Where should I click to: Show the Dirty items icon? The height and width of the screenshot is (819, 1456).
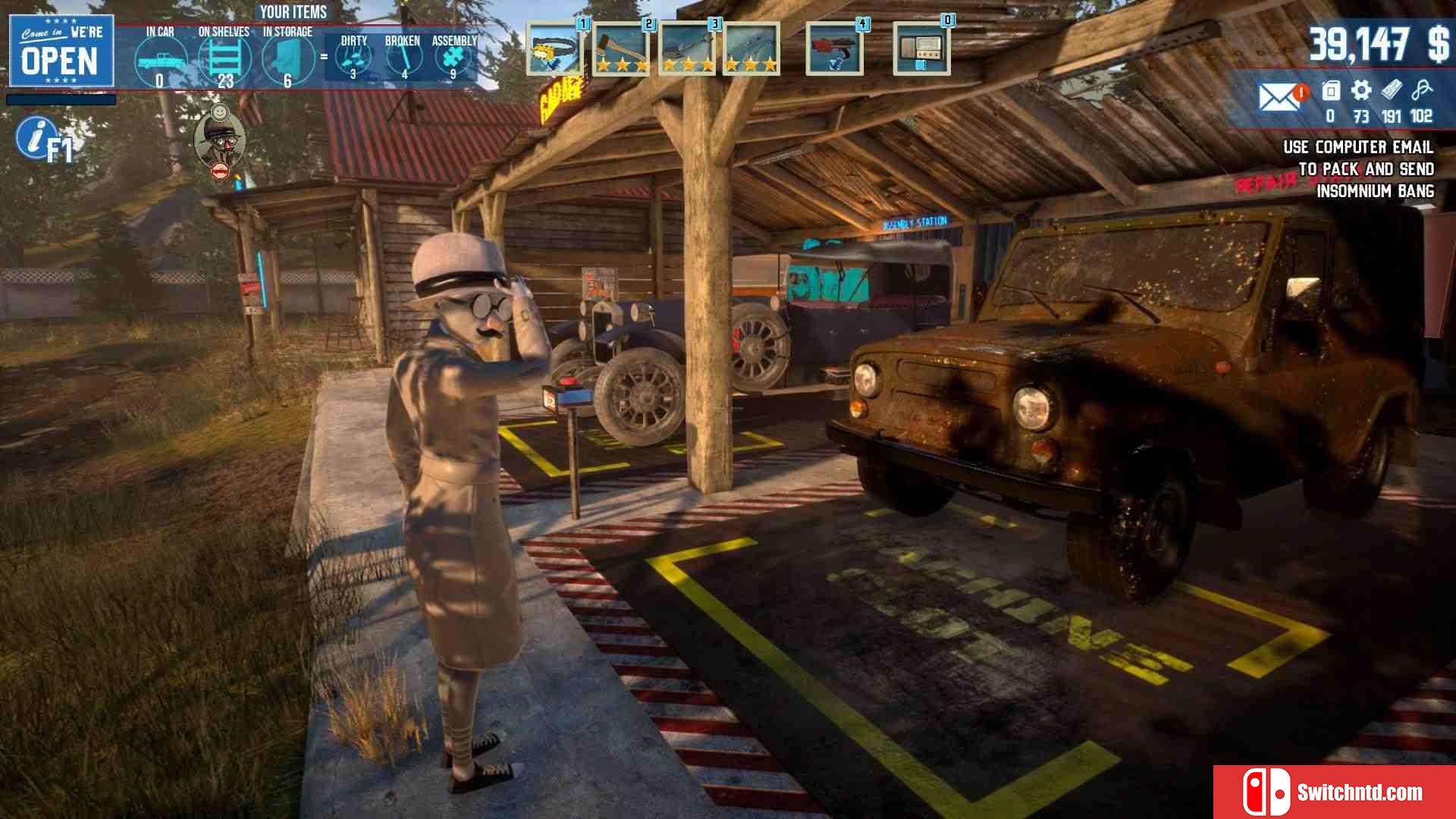pyautogui.click(x=353, y=58)
